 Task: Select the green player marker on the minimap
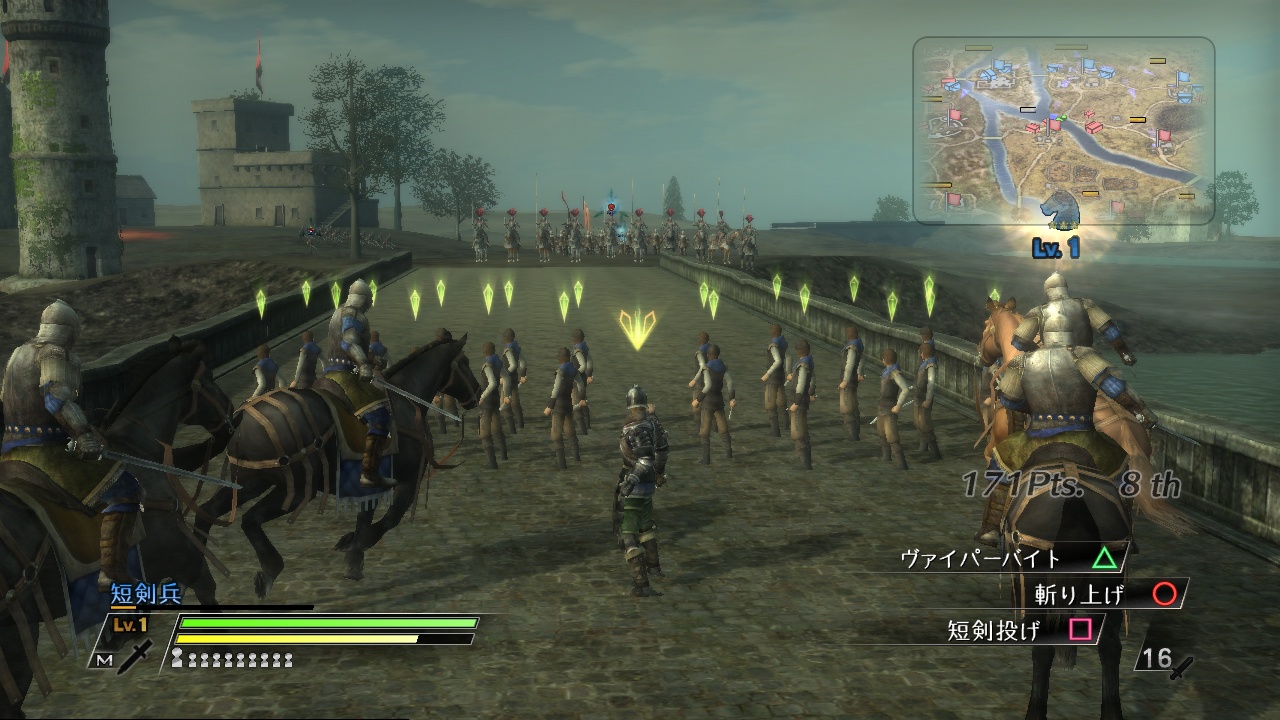click(1064, 116)
